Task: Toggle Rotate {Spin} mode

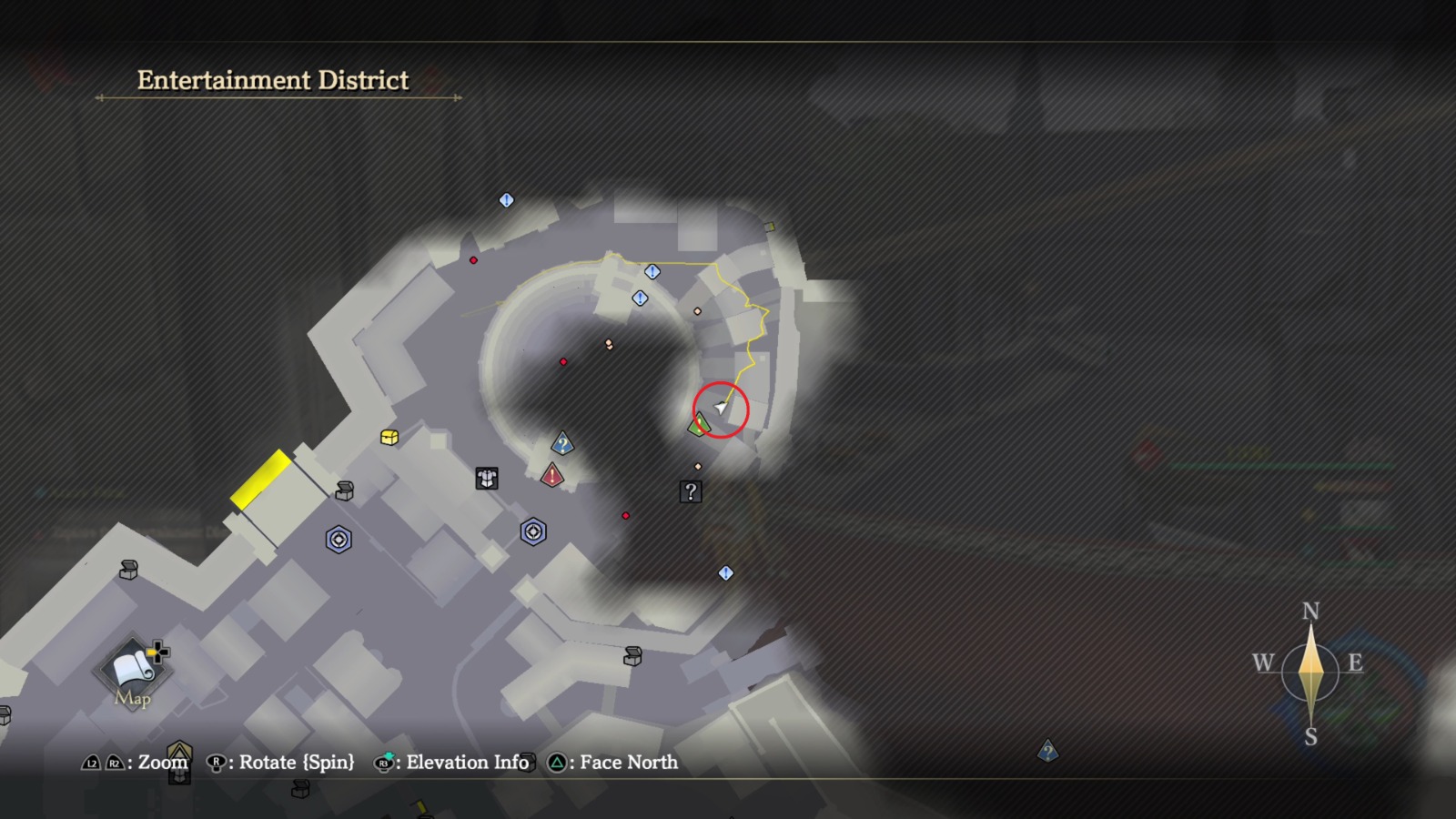Action: pos(217,763)
